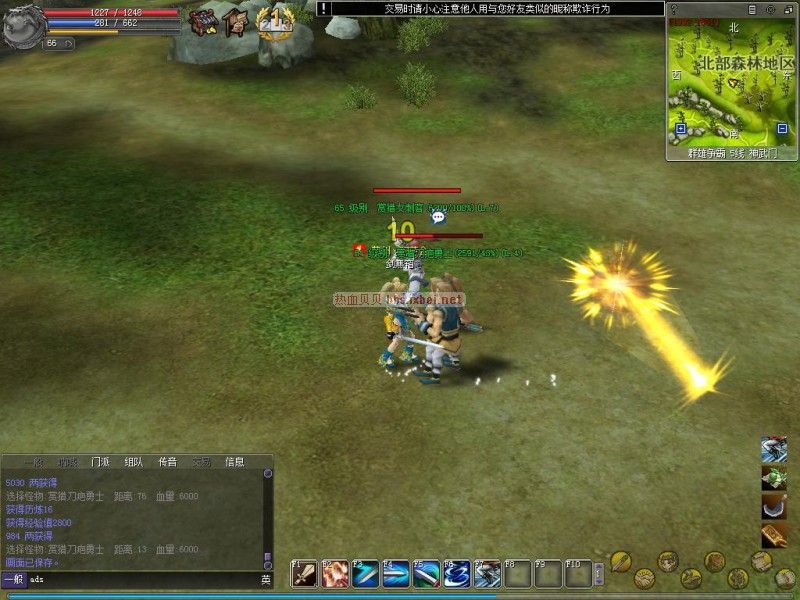800x600 pixels.
Task: Click the gold laurel number 1 badge
Action: coord(274,22)
